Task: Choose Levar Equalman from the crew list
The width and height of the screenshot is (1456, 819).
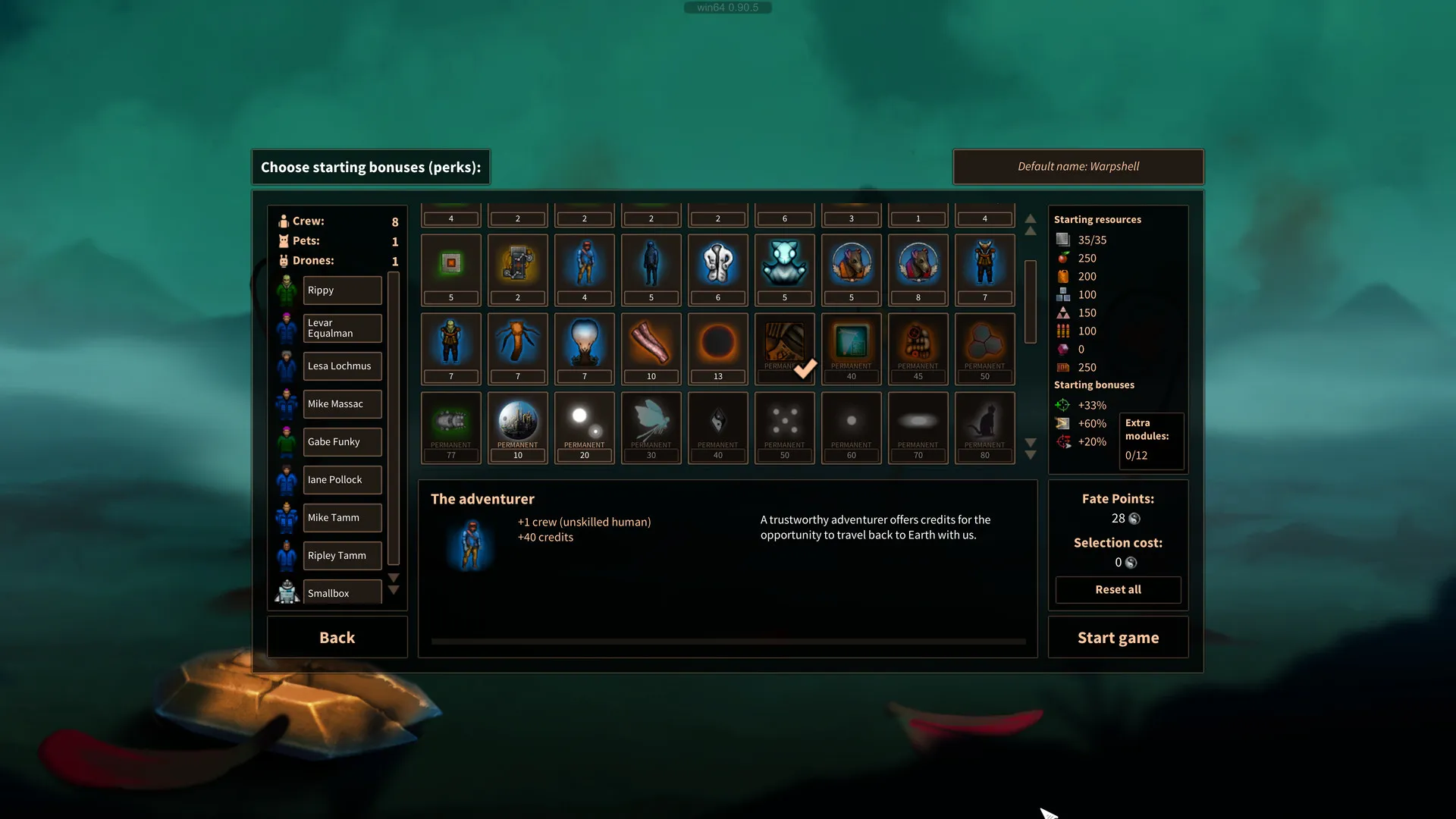Action: (x=342, y=328)
